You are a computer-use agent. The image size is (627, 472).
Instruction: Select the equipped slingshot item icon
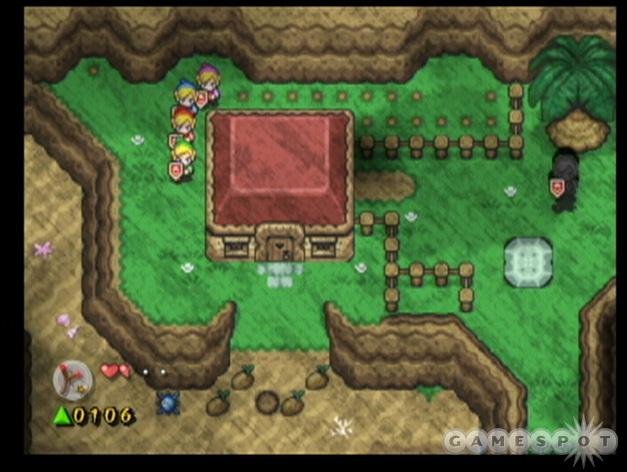pyautogui.click(x=72, y=378)
